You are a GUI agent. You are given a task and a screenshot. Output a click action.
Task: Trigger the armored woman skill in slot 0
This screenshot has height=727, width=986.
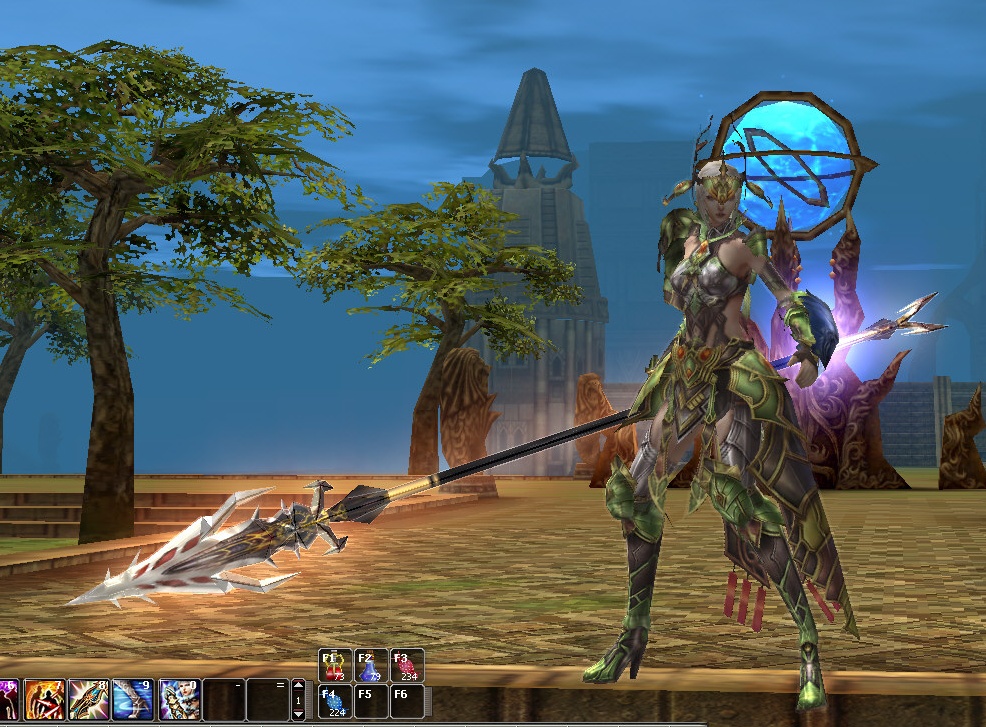click(178, 698)
